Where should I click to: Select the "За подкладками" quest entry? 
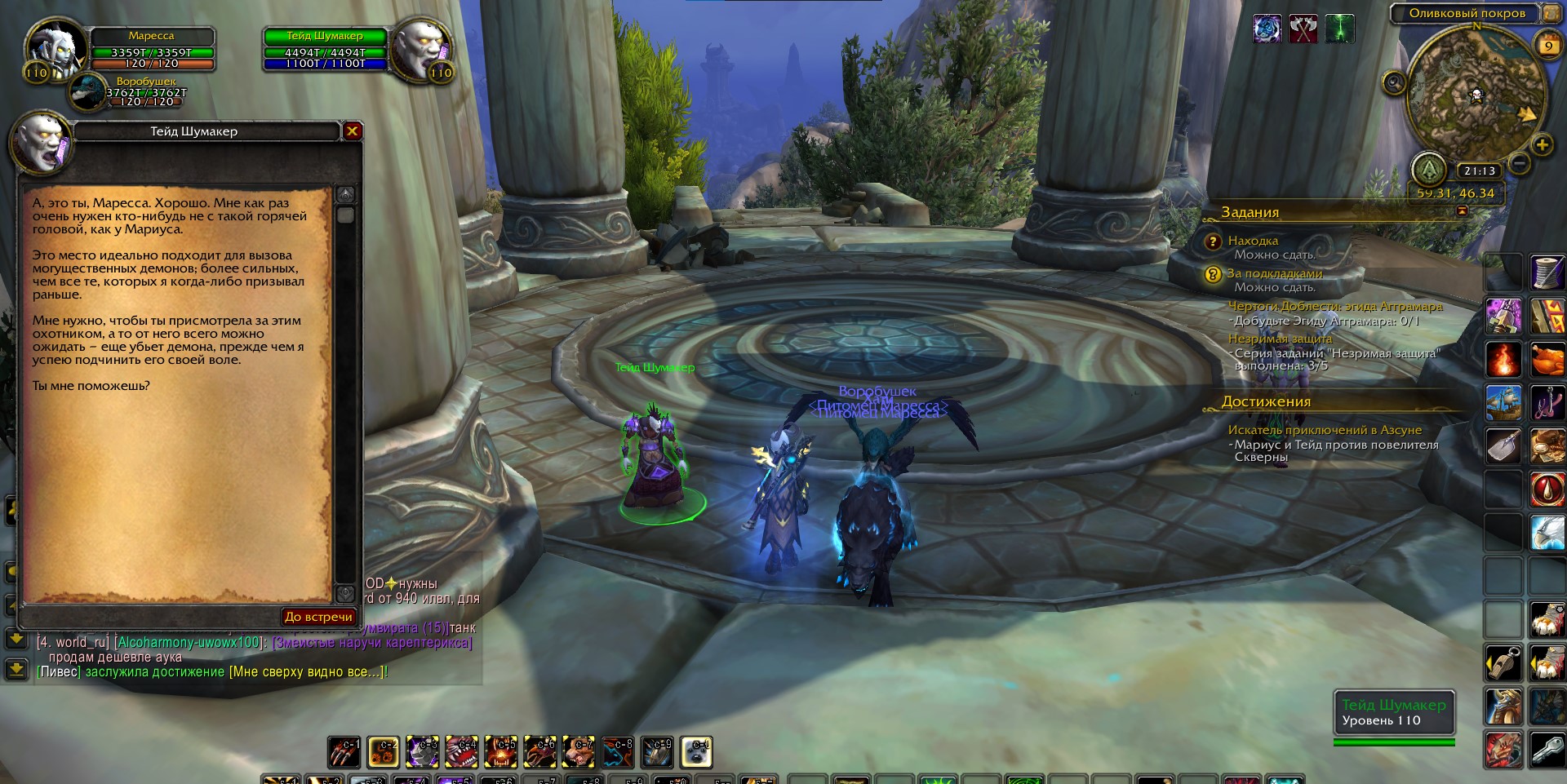(x=1274, y=273)
